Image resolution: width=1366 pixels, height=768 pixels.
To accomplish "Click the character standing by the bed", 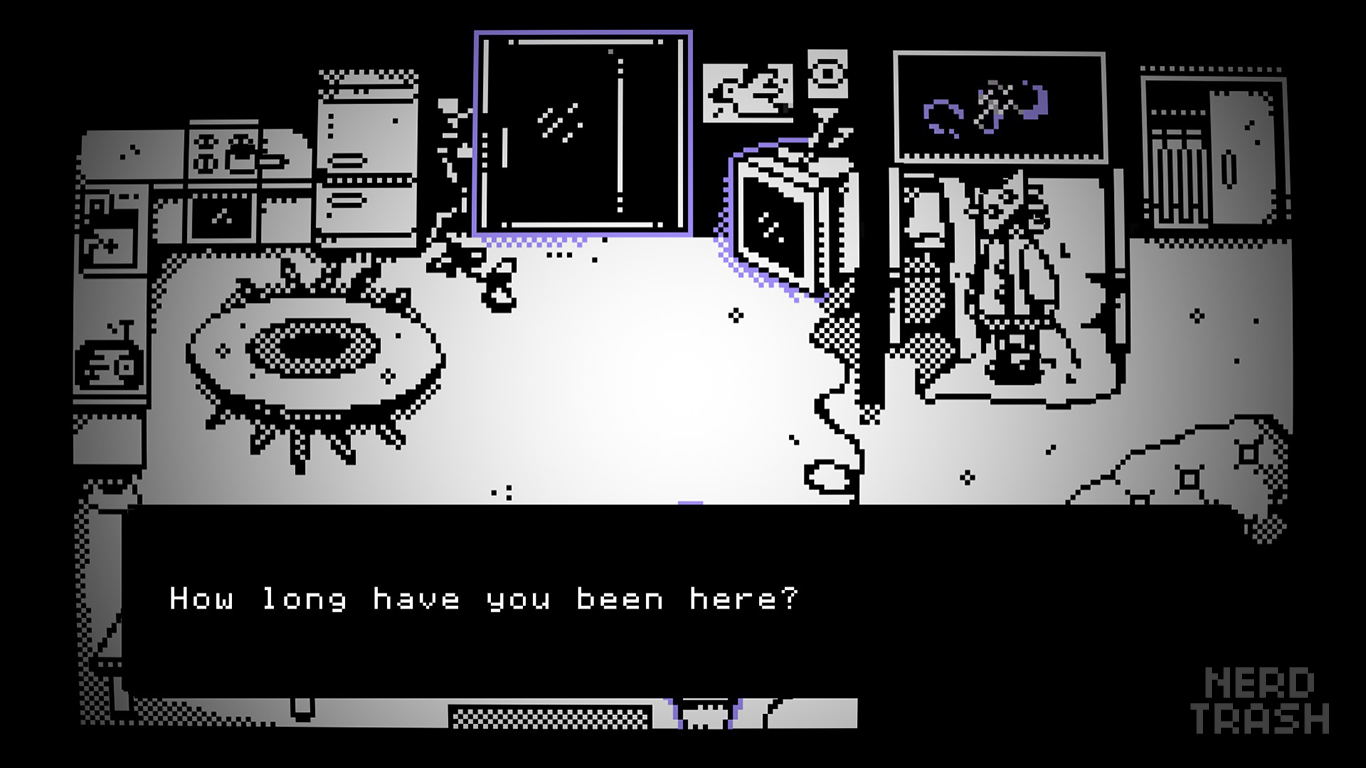I will click(x=1010, y=280).
